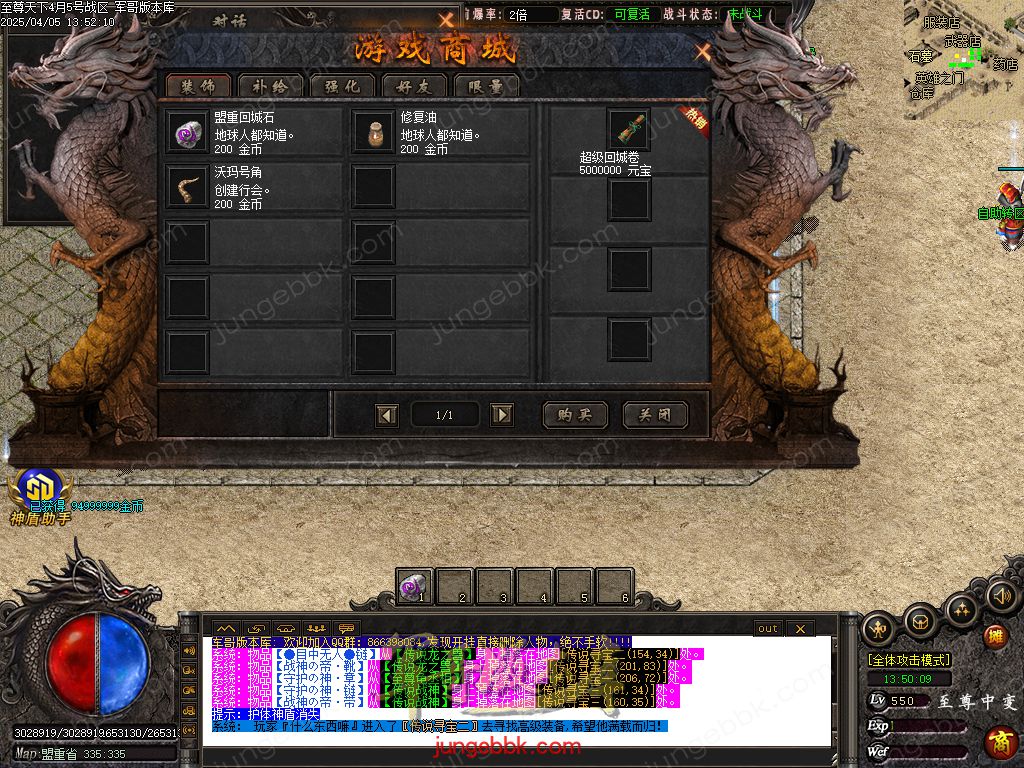The width and height of the screenshot is (1024, 768).
Task: Close the 对话 dialogue window
Action: coord(446,20)
